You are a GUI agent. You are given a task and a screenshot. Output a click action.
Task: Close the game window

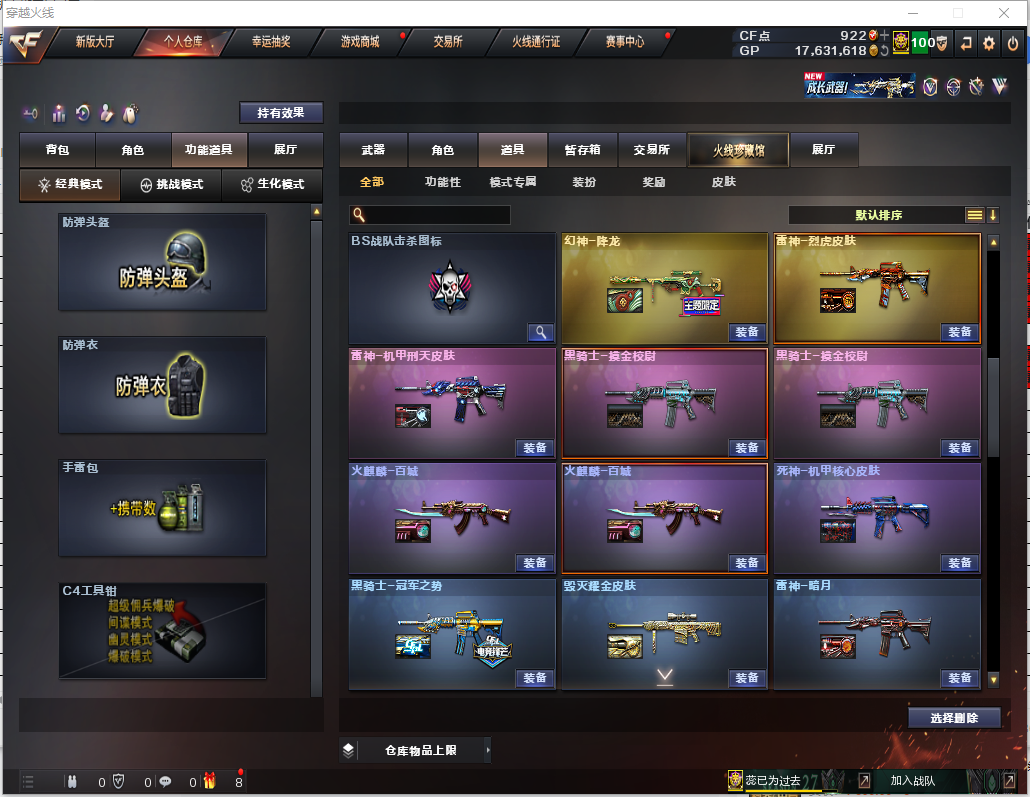click(x=1004, y=13)
